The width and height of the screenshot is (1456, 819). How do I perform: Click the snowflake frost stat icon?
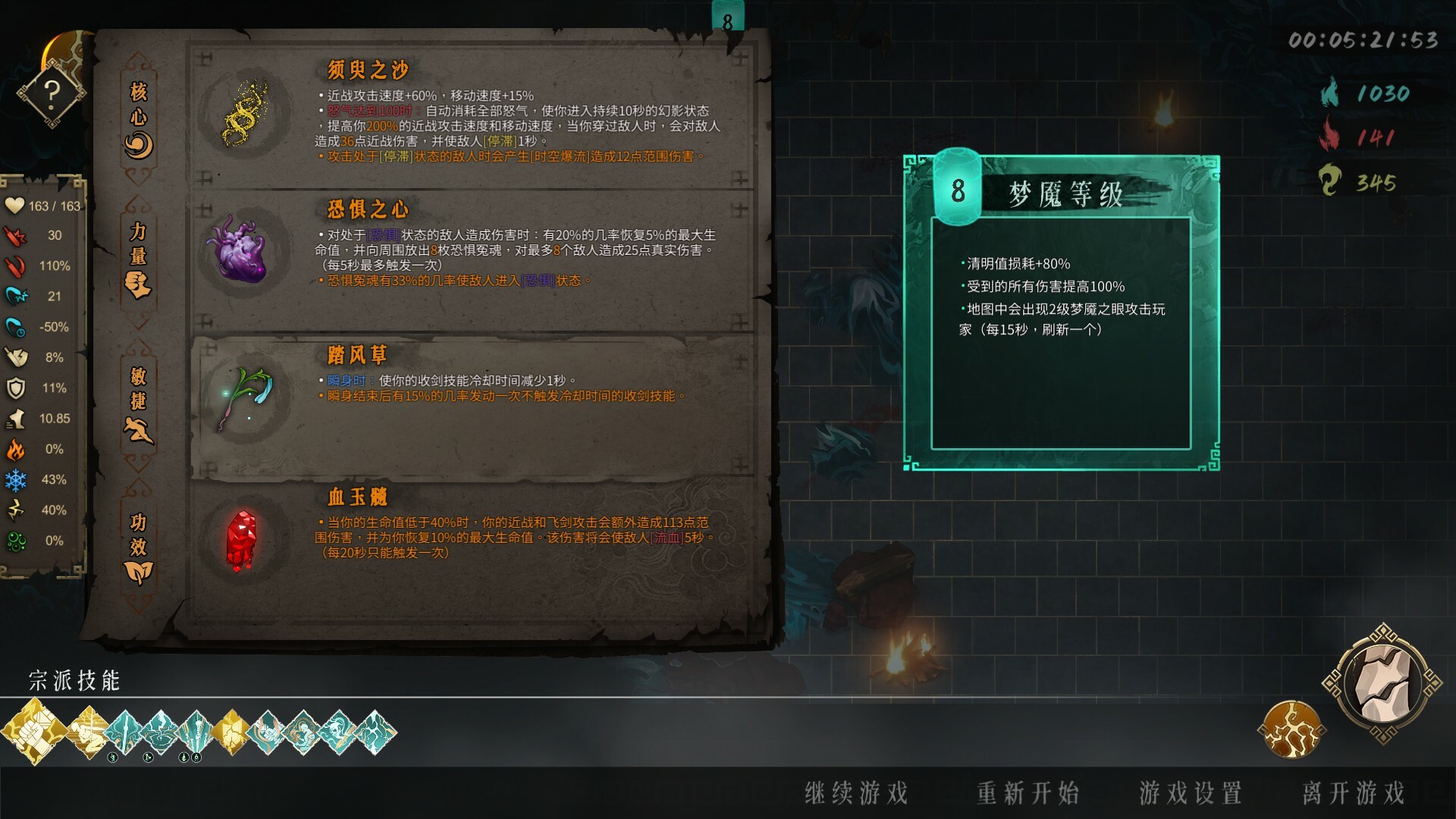coord(17,479)
